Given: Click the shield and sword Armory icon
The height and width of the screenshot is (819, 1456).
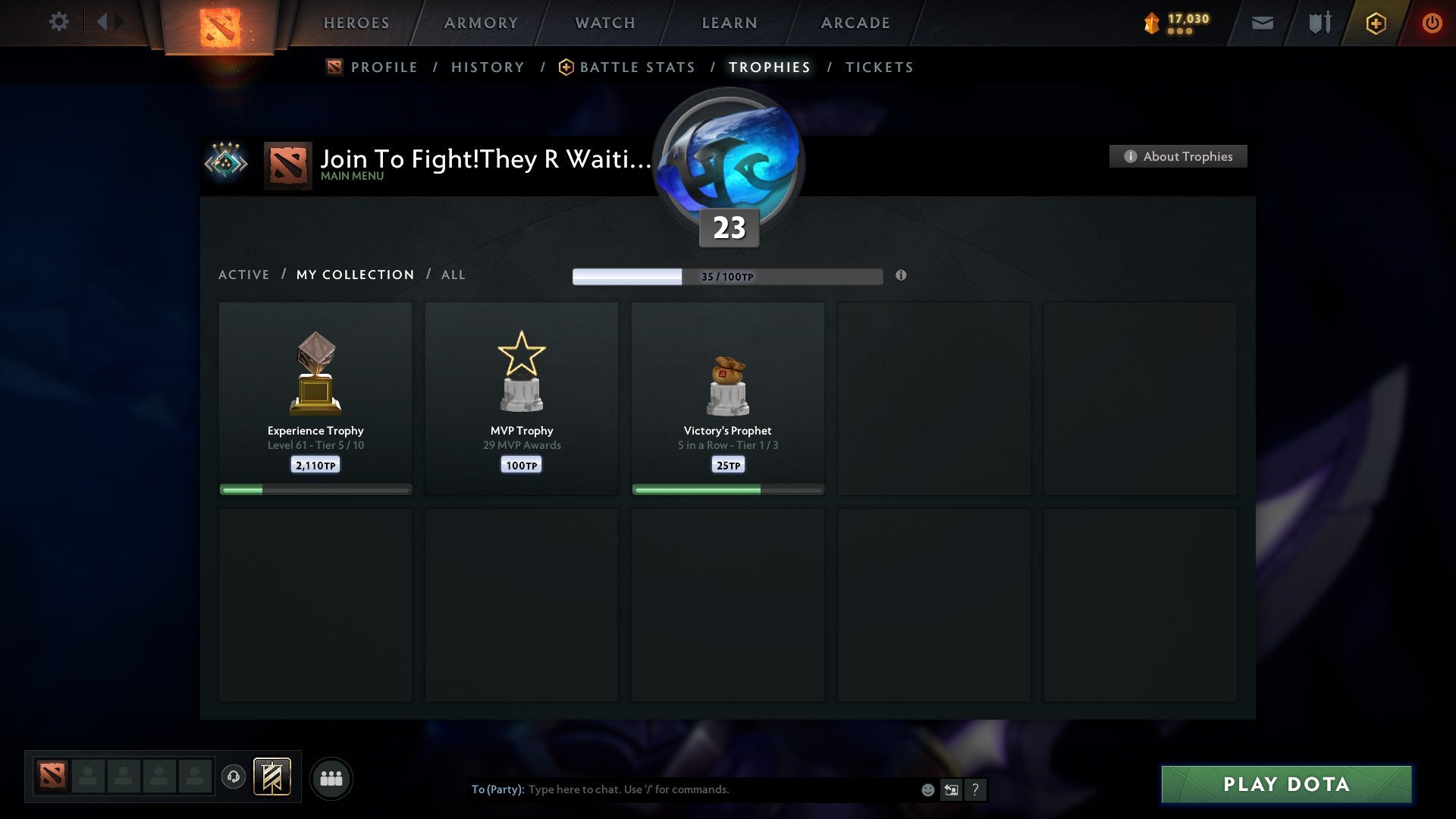Looking at the screenshot, I should (1318, 23).
